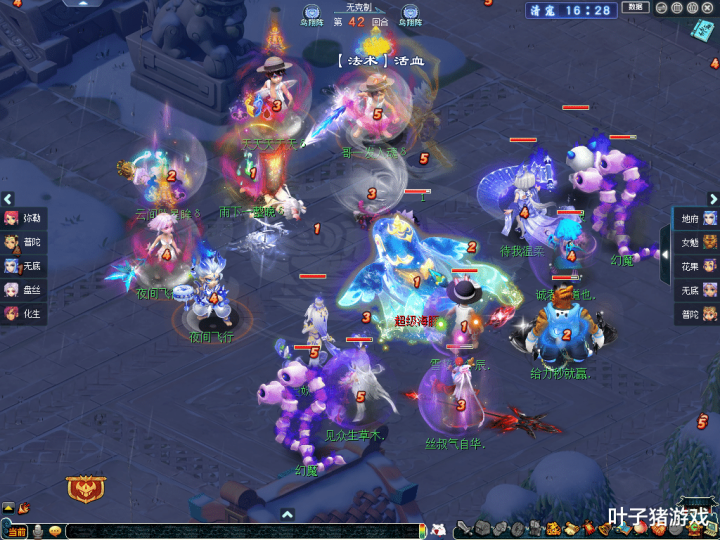Activate the microphone voice chat button
Screen dimensions: 720x540
tap(38, 530)
